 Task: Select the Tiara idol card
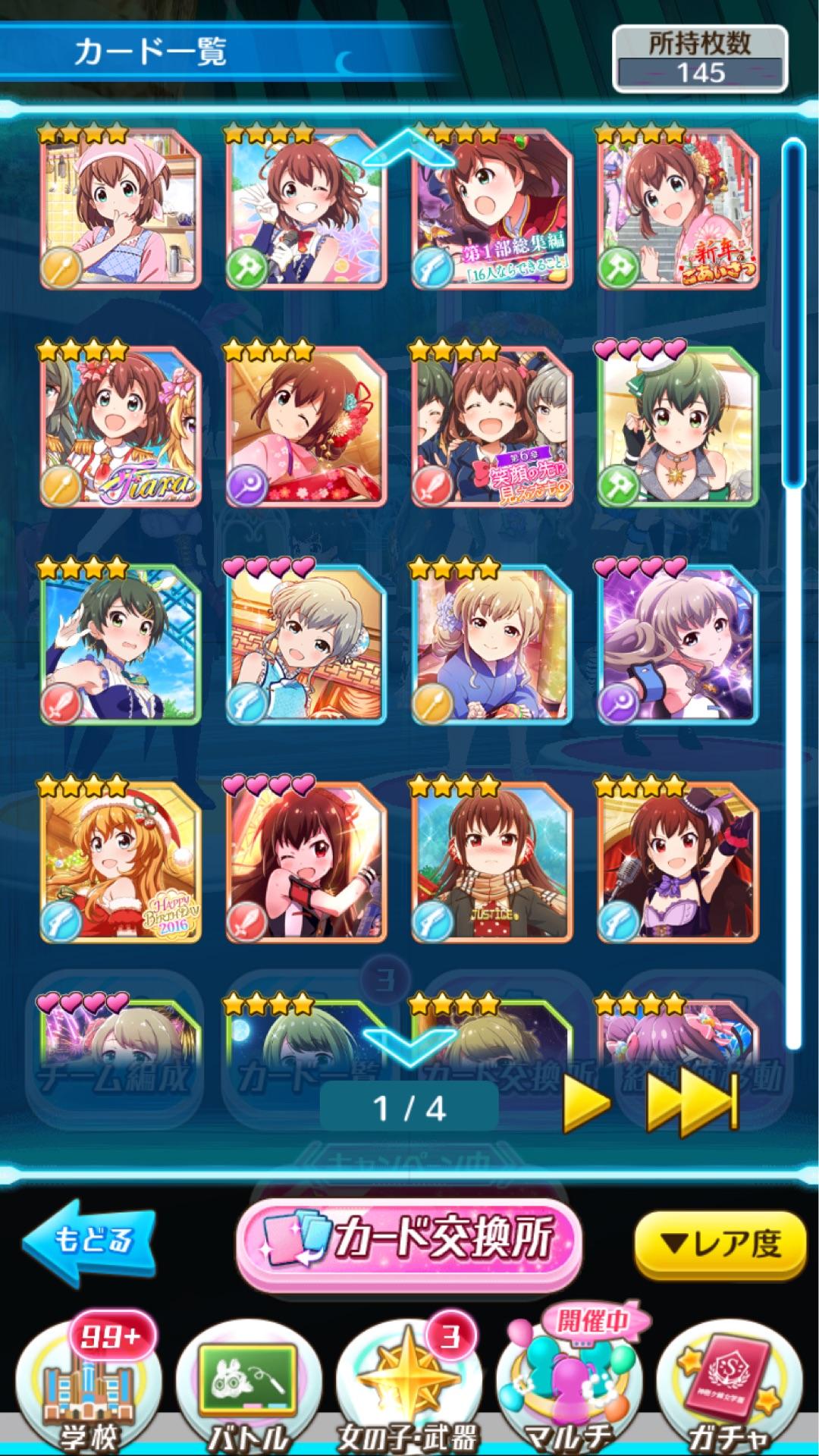[120, 426]
